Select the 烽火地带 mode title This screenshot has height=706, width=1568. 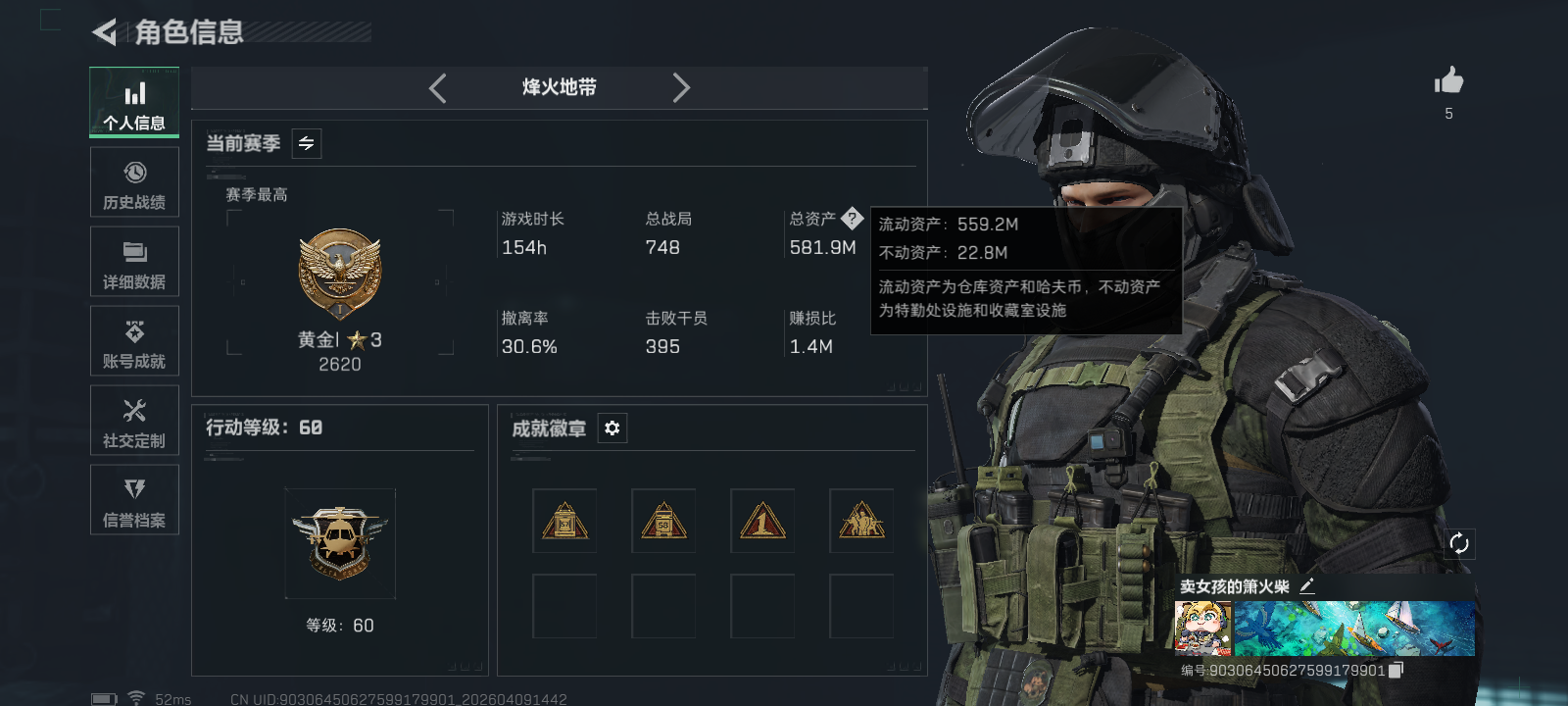point(560,88)
